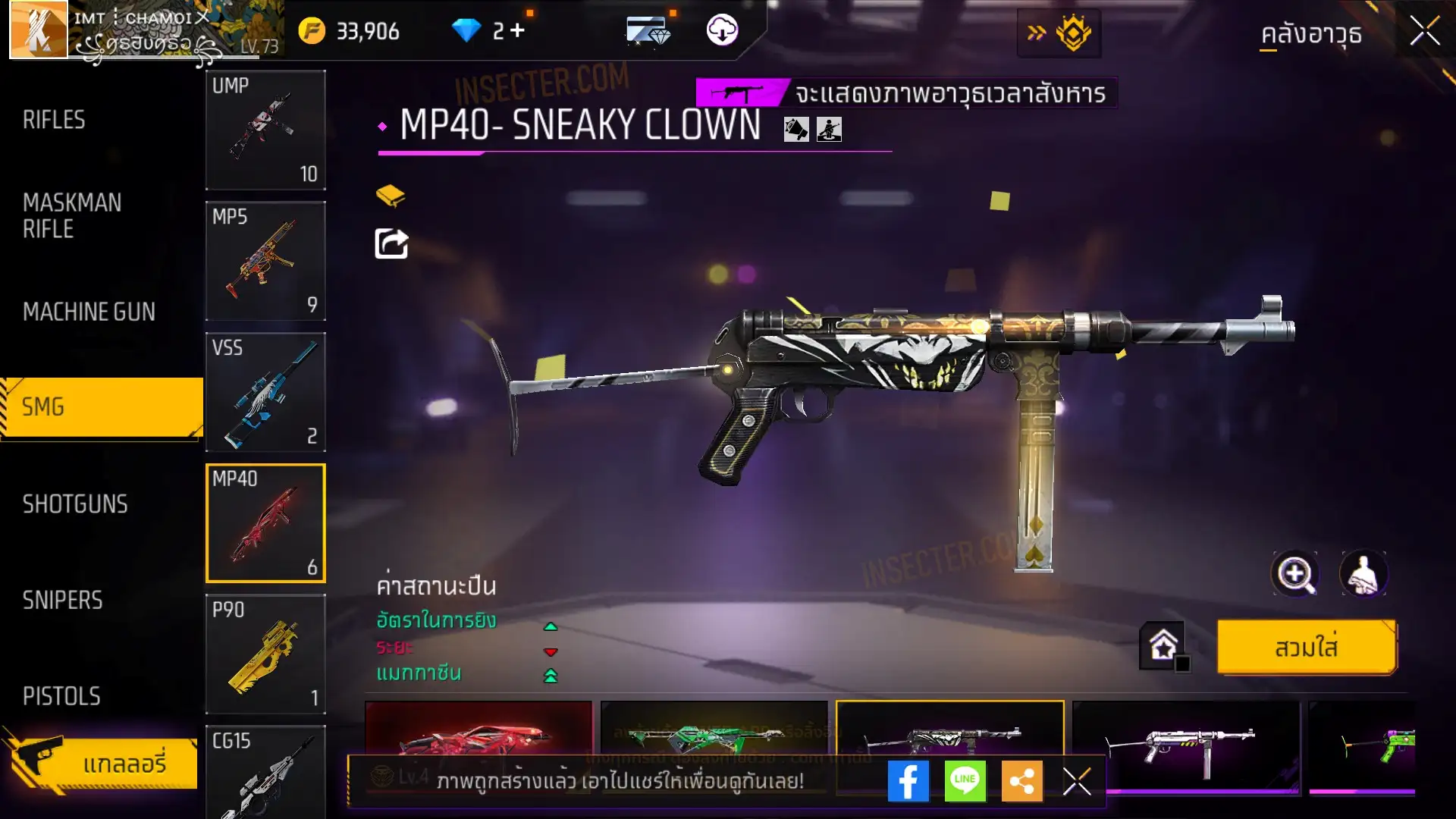The height and width of the screenshot is (819, 1456).
Task: Open the PISTOLS category
Action: tap(61, 696)
